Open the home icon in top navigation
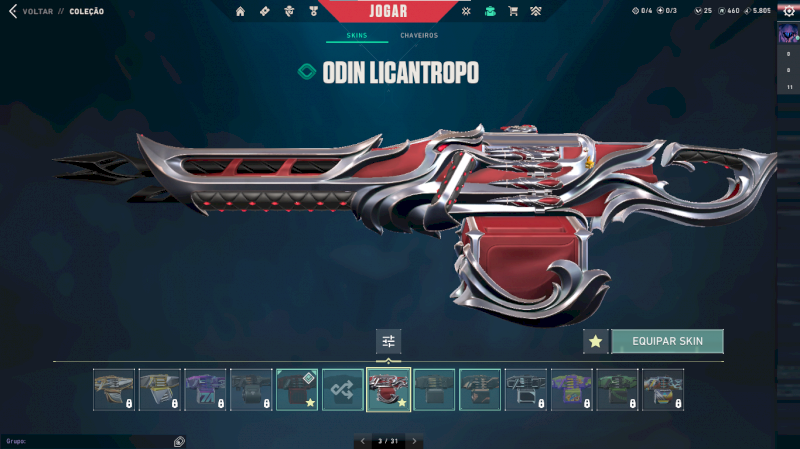Screen dimensions: 800x449 [240, 12]
